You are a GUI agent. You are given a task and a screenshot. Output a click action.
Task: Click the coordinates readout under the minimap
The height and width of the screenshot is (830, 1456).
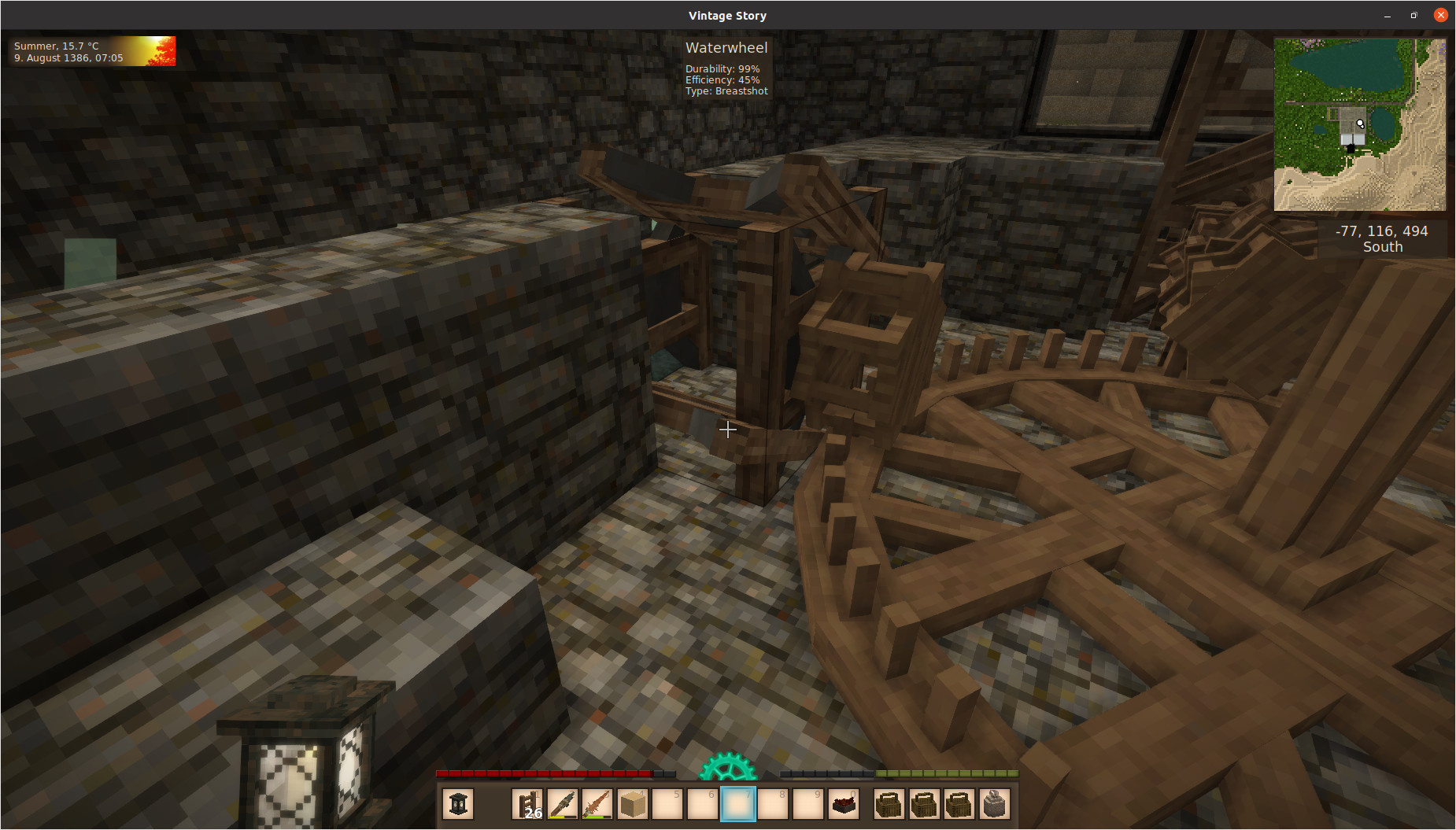1381,238
